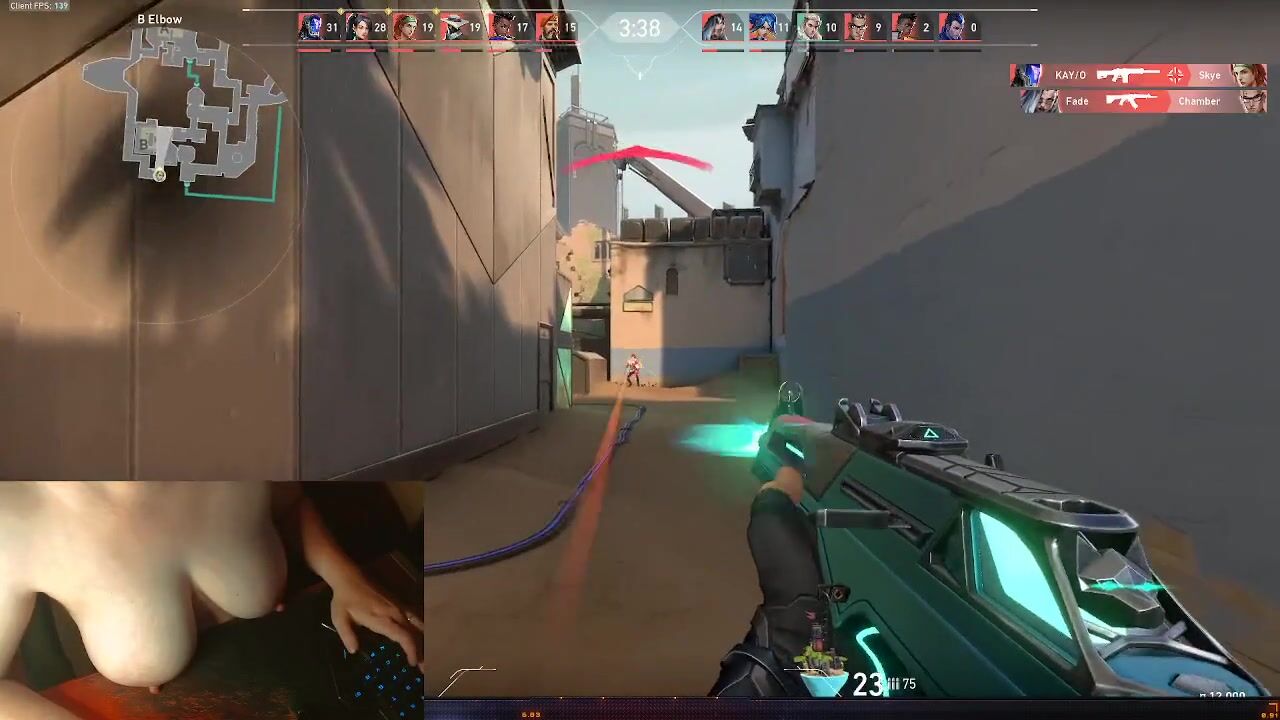The height and width of the screenshot is (720, 1280).
Task: Click Skye's portrait in the kill feed
Action: click(x=1250, y=75)
